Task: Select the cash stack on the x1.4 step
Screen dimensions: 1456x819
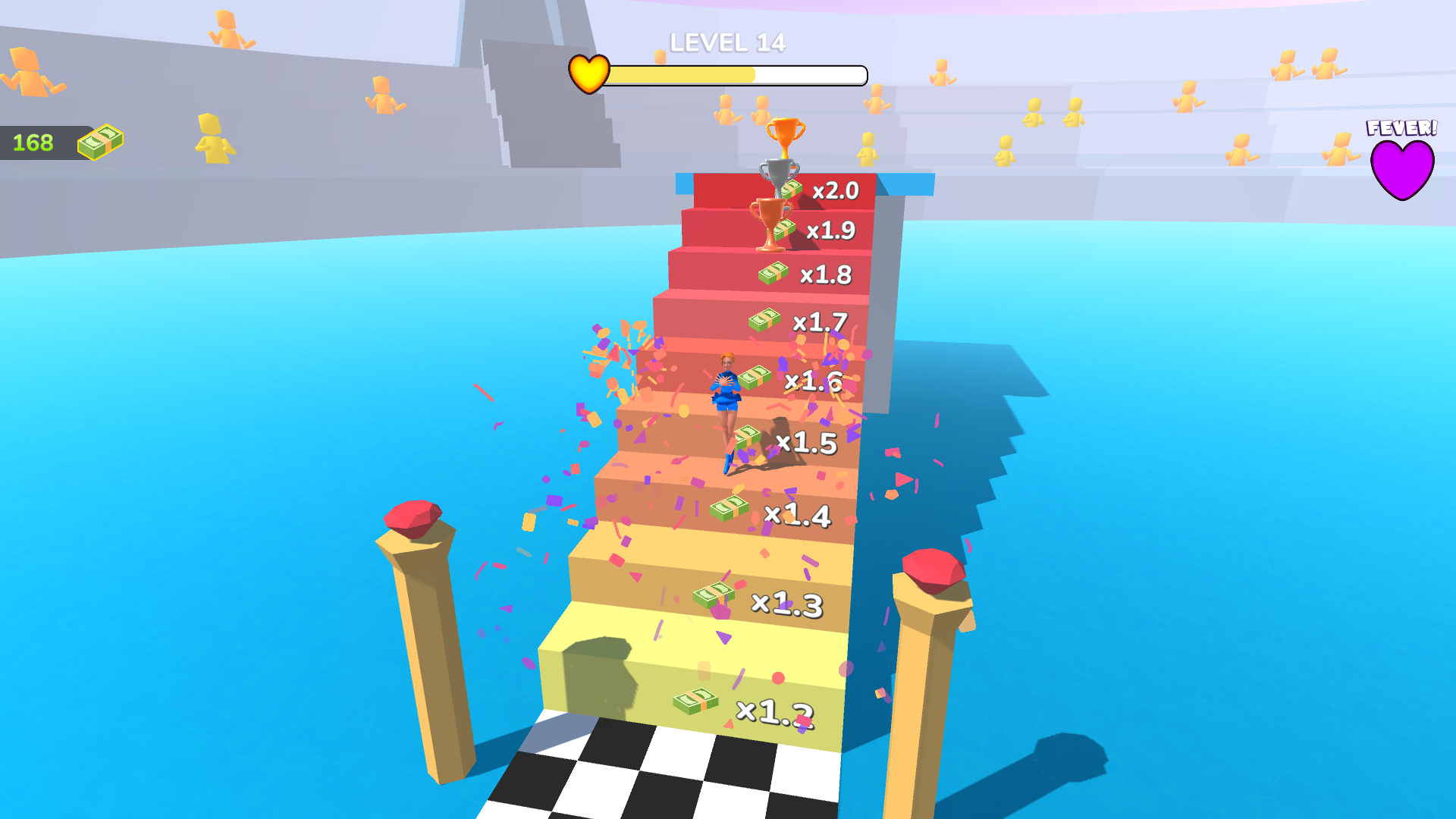Action: (729, 510)
